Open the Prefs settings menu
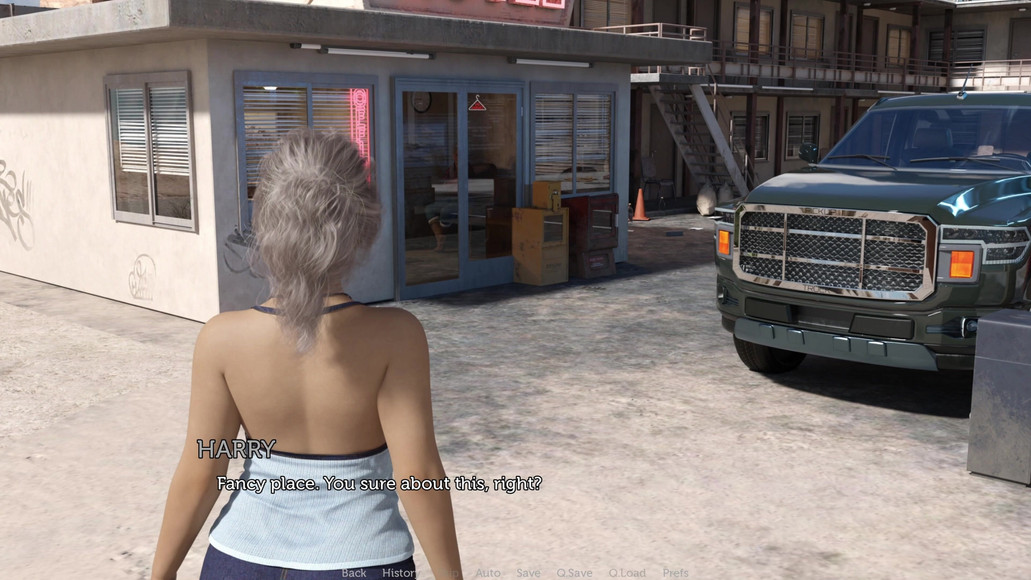 point(675,573)
